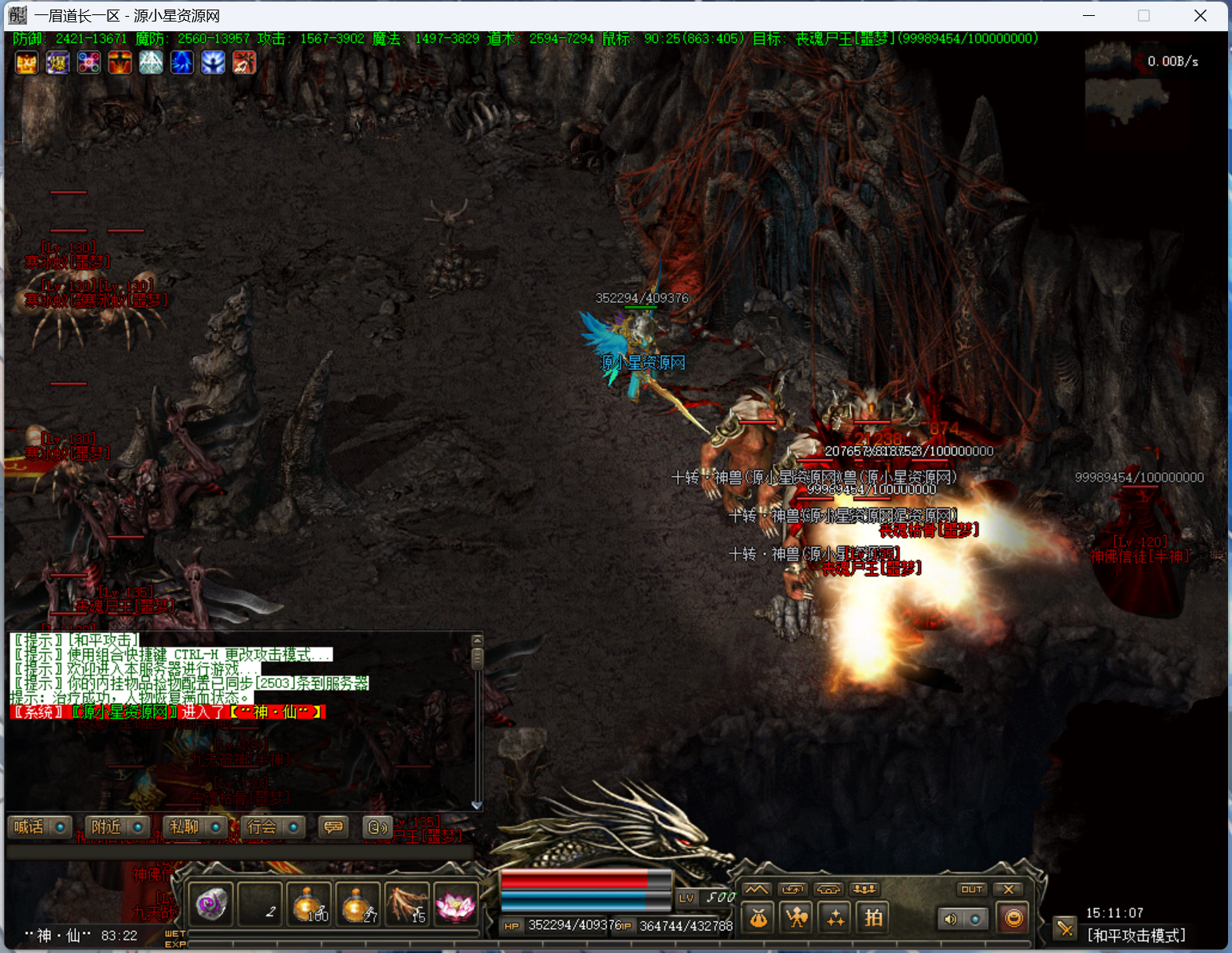Open the character warrior panel
The width and height of the screenshot is (1232, 953).
pyautogui.click(x=797, y=919)
